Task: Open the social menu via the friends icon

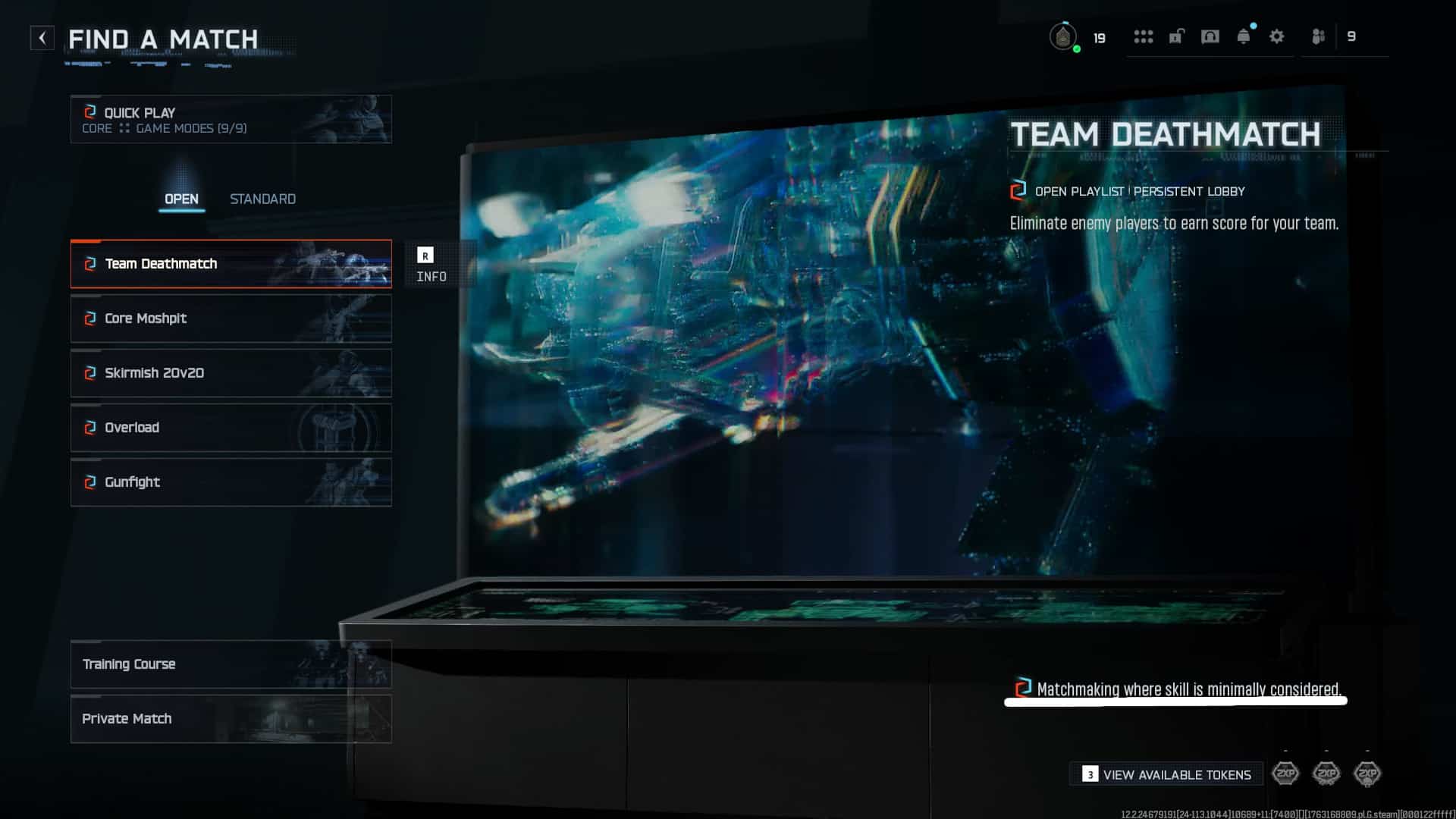Action: coord(1317,36)
